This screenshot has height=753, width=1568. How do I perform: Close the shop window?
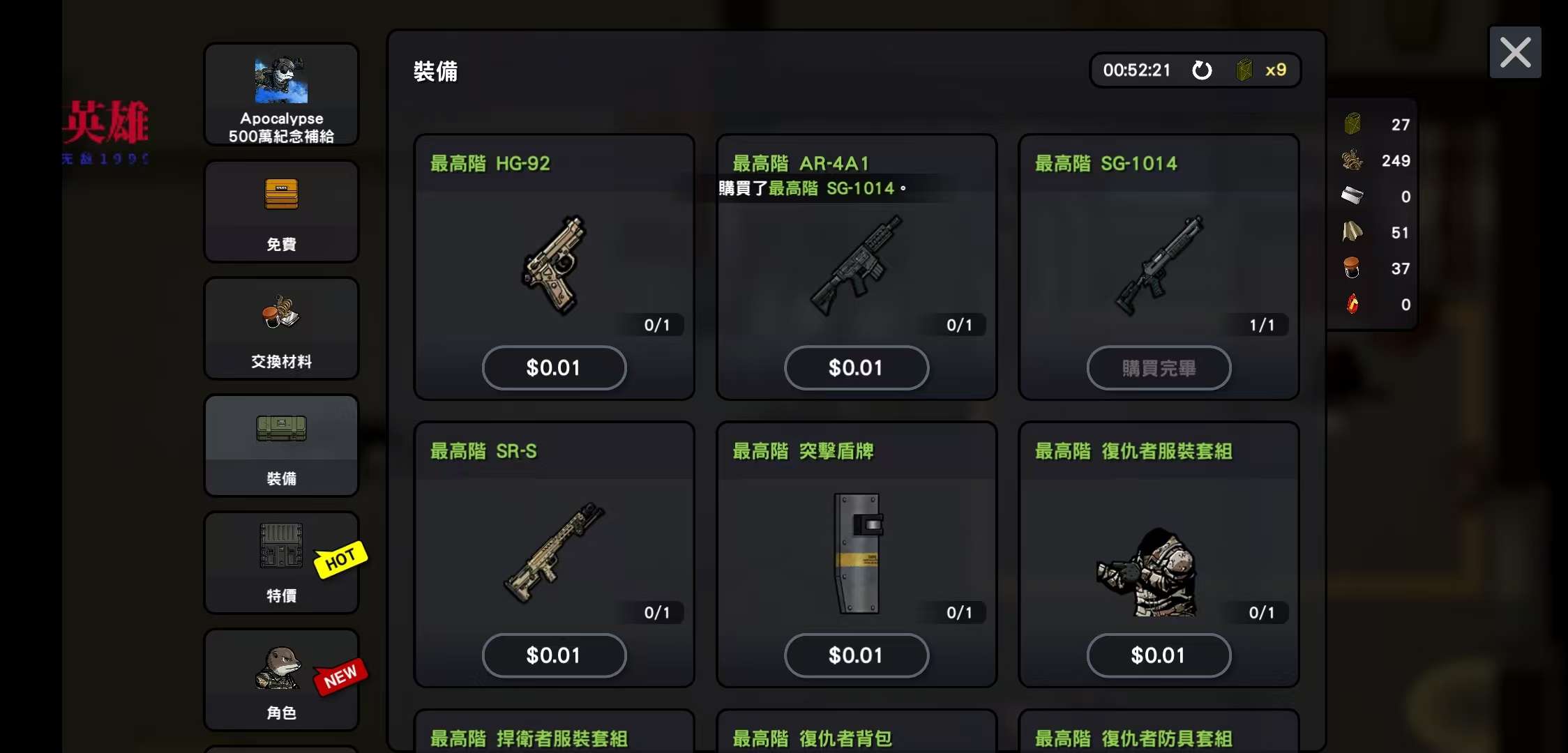click(x=1515, y=52)
